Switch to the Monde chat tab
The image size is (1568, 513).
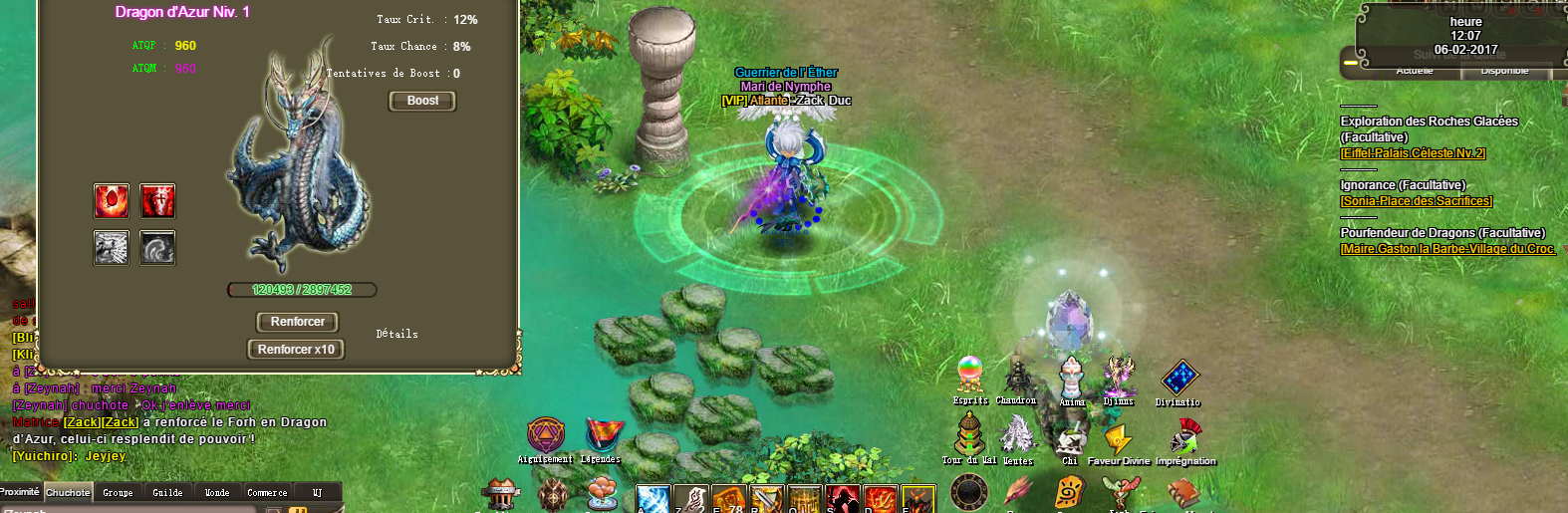click(217, 492)
